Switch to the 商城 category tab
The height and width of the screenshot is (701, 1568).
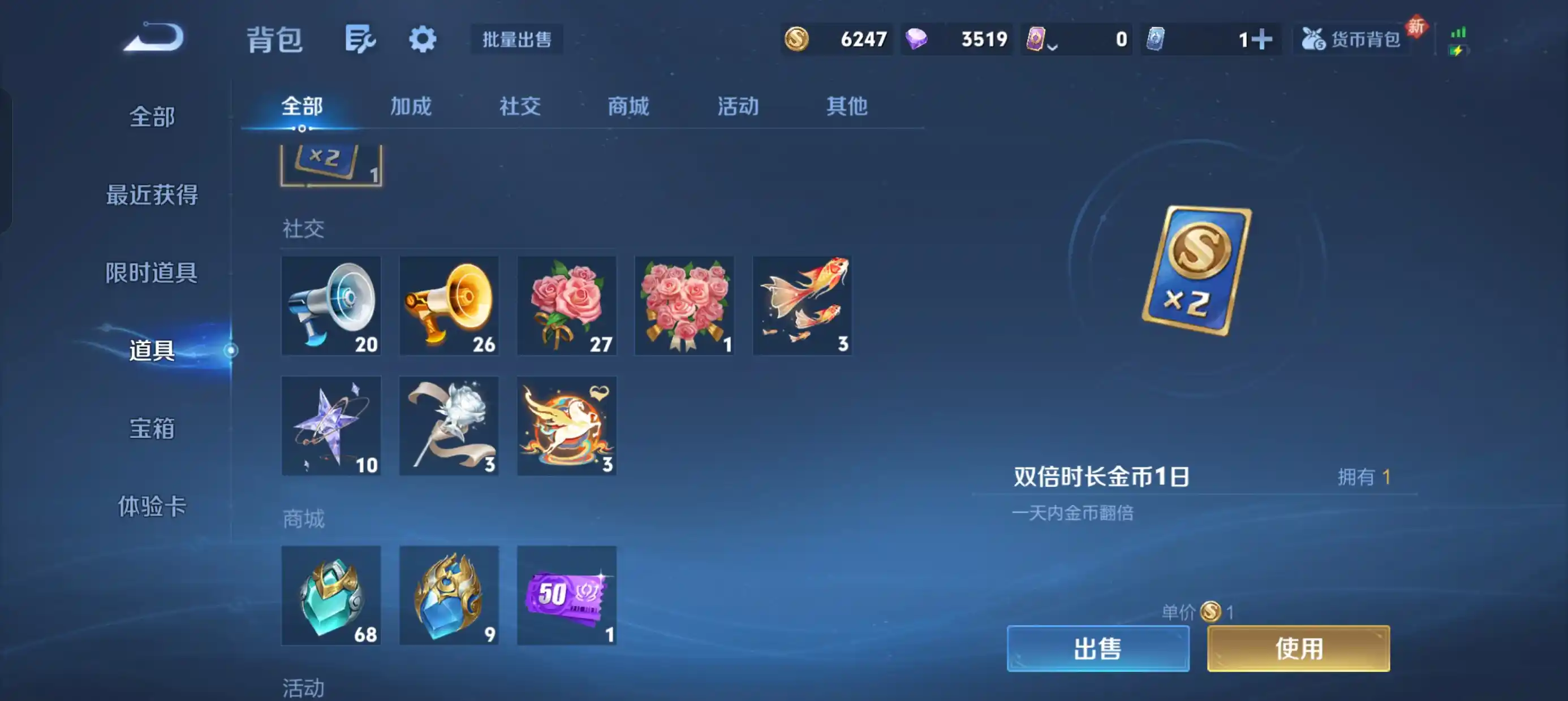tap(628, 106)
